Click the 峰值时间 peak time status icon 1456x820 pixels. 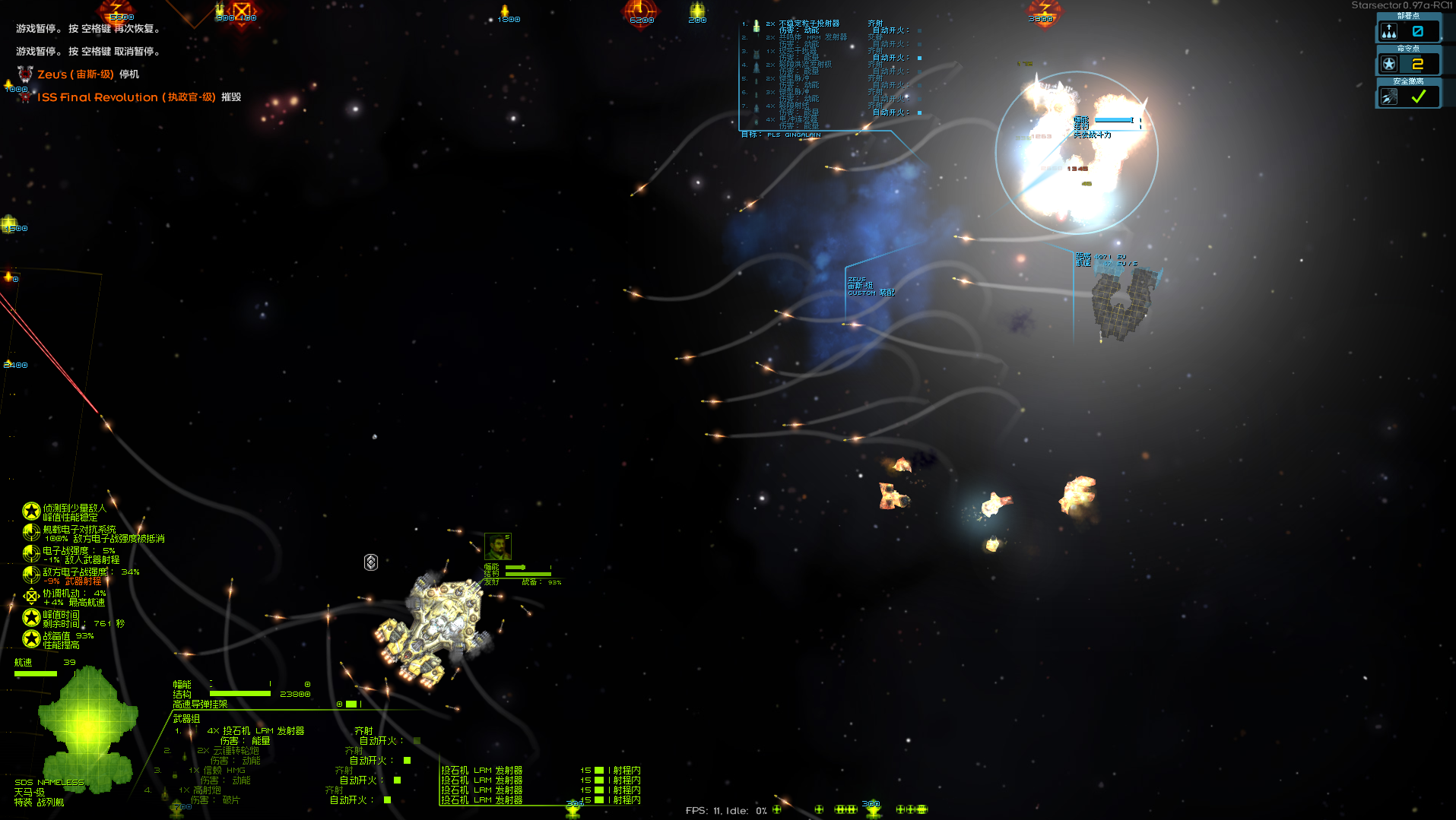point(31,618)
